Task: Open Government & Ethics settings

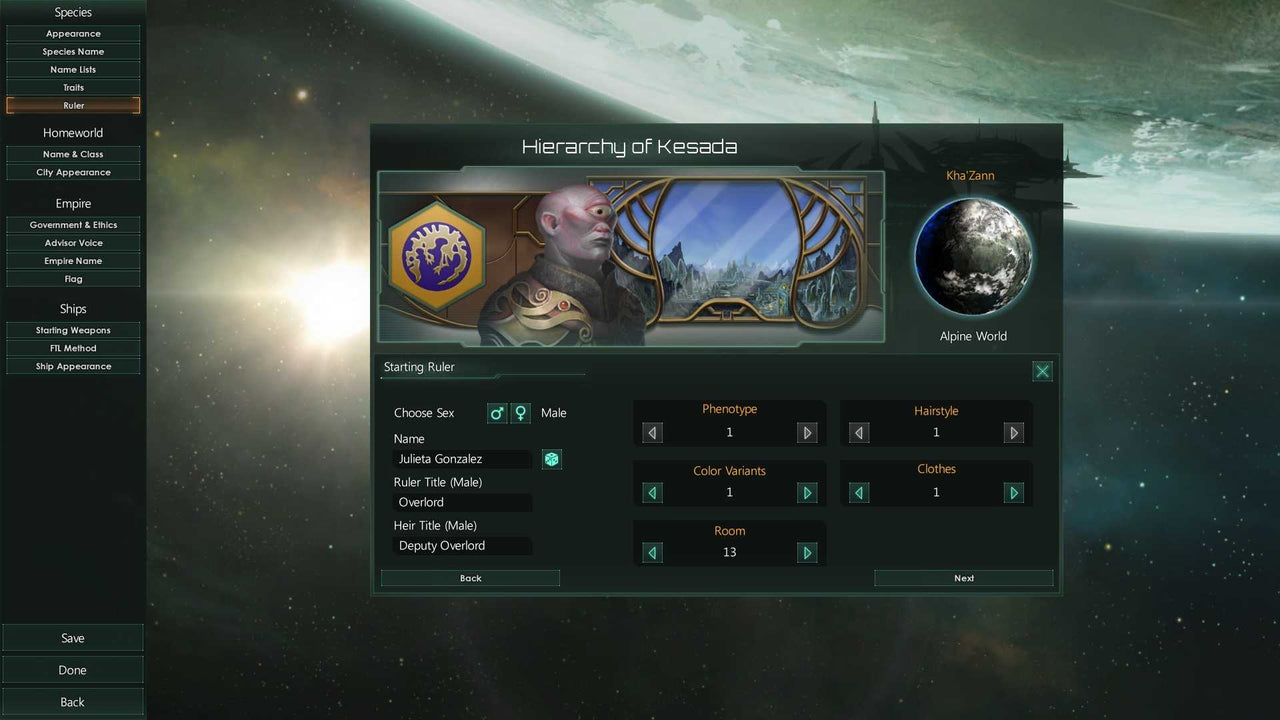Action: 73,224
